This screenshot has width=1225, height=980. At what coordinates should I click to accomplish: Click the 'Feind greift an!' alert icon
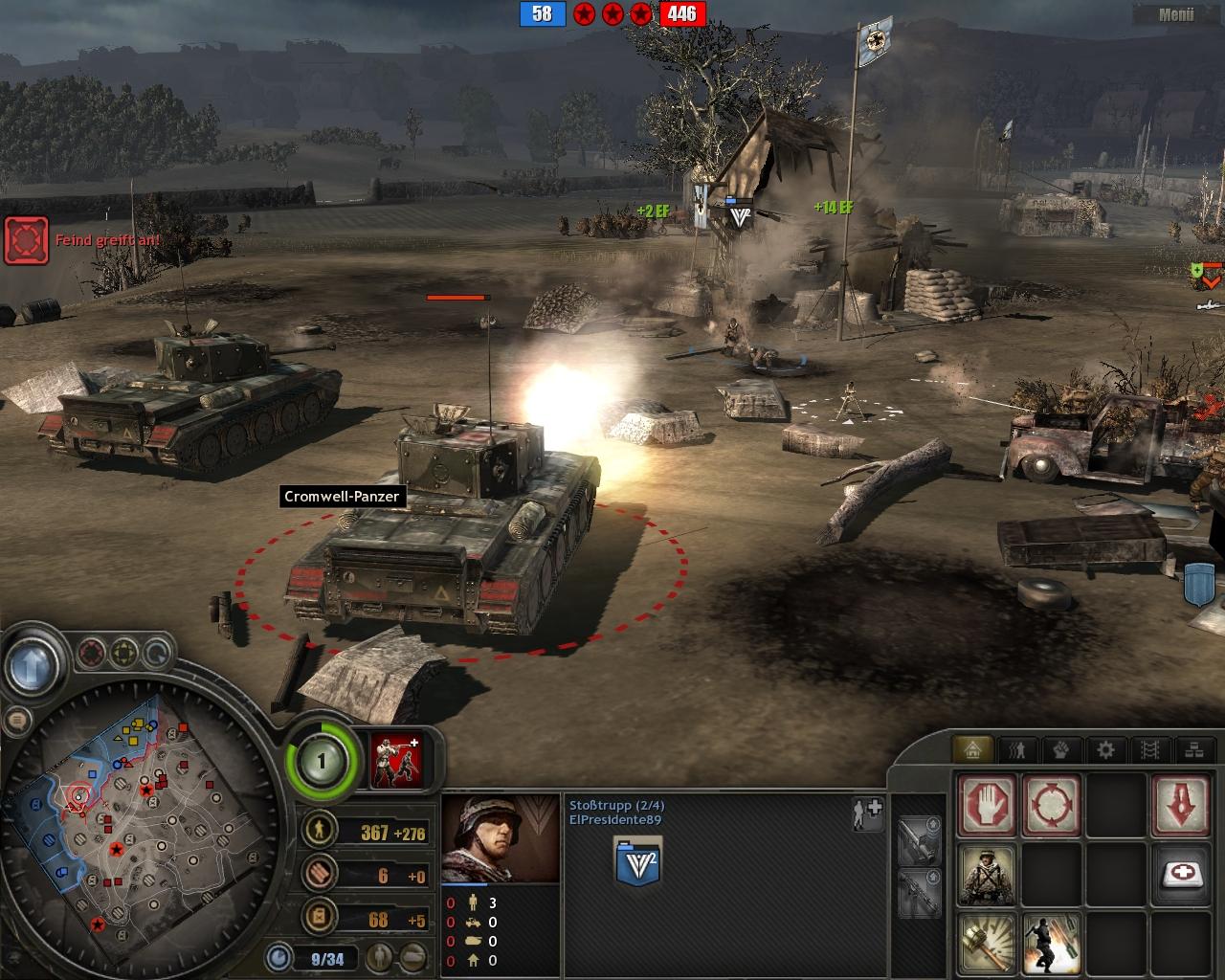[x=26, y=240]
